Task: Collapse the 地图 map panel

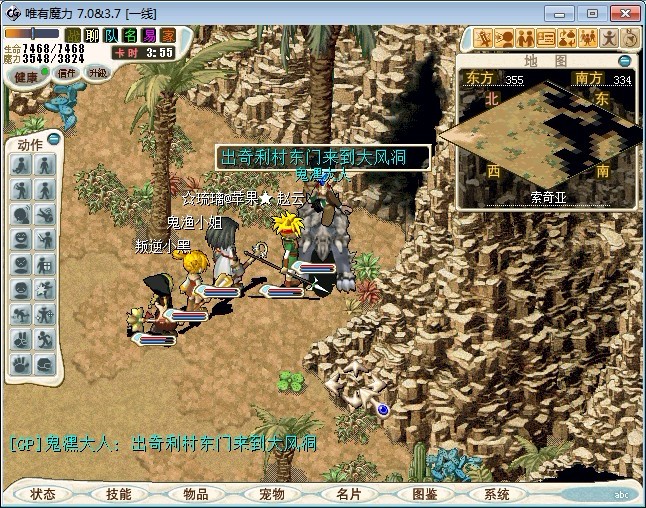Action: (624, 61)
